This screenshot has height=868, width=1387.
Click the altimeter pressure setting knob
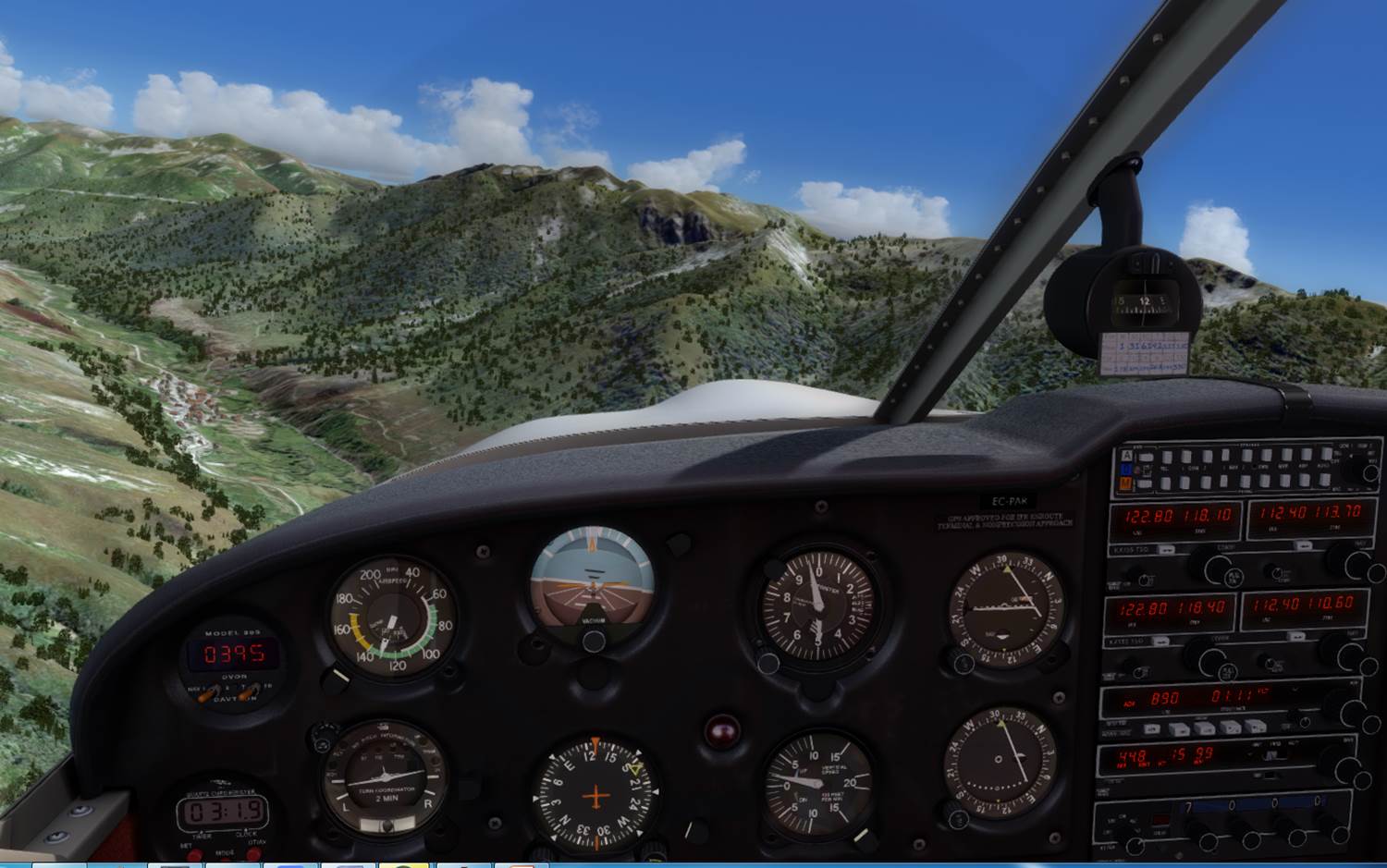(767, 662)
